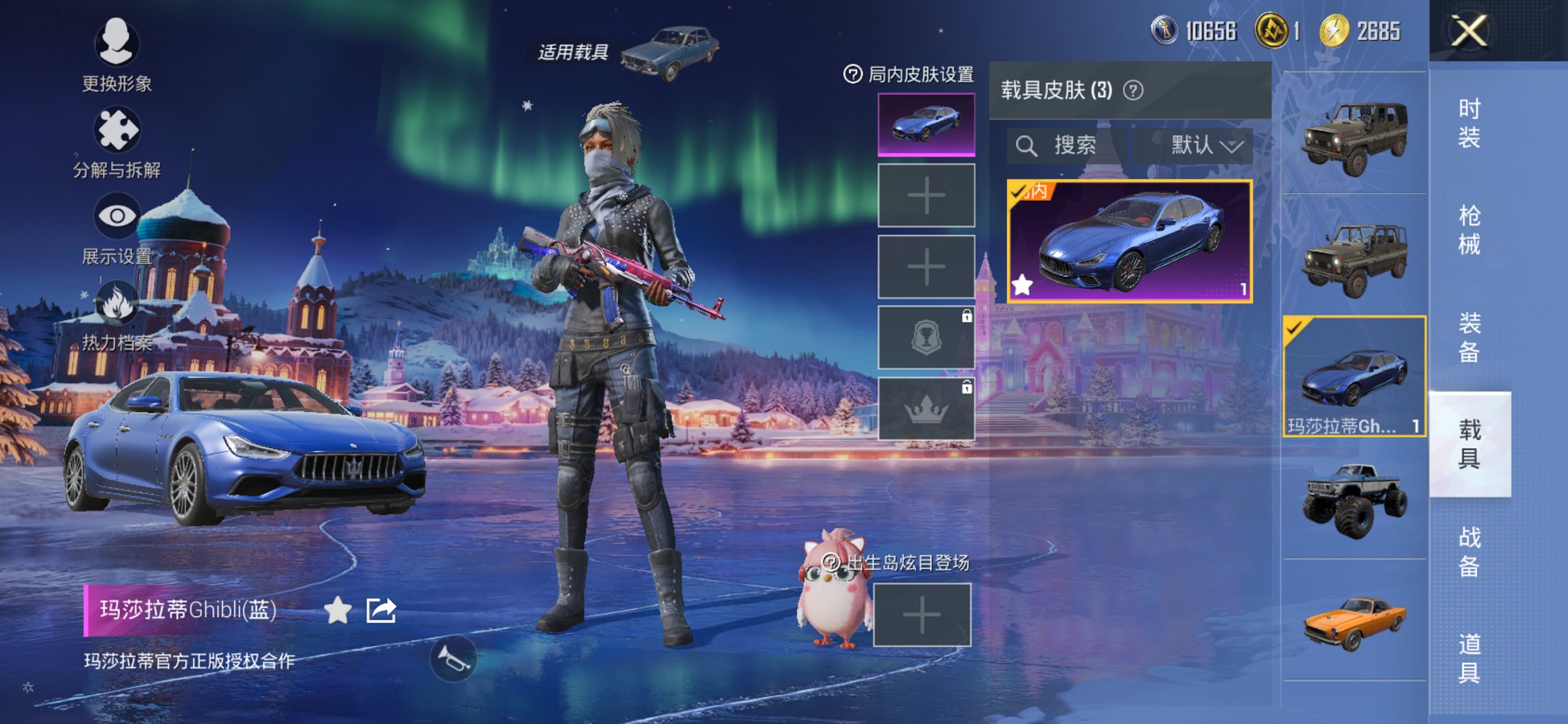Image resolution: width=1568 pixels, height=724 pixels.
Task: Select the 分解与拆解 dismantle icon
Action: (119, 127)
